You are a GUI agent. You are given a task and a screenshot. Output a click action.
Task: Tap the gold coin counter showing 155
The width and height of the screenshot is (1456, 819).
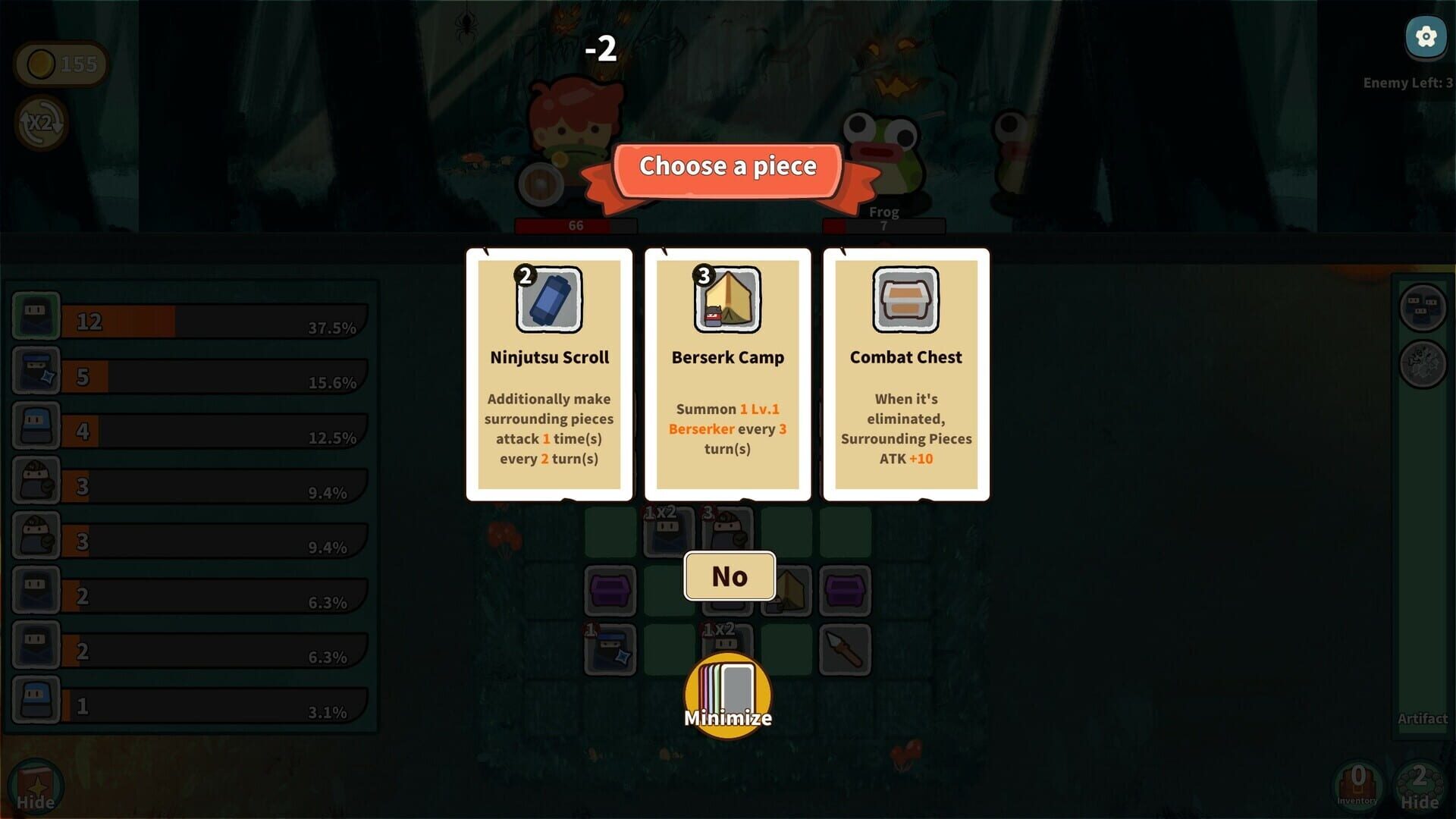(x=61, y=64)
